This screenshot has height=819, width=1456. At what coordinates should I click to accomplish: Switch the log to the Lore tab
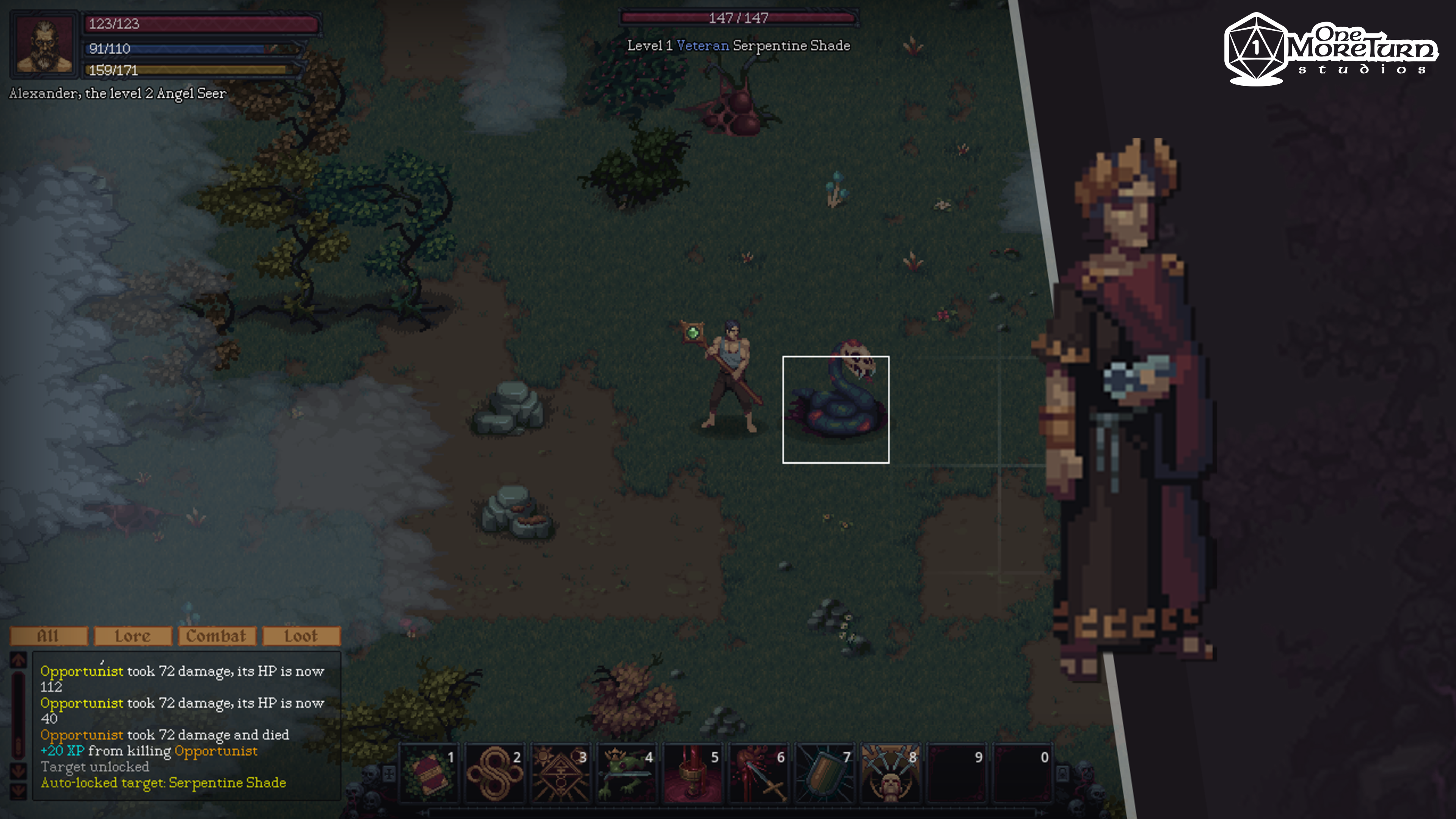133,636
